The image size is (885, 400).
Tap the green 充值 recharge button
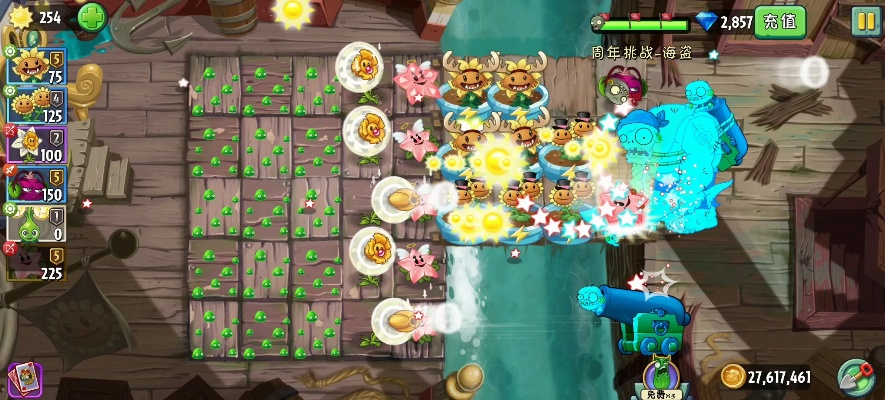pos(779,21)
